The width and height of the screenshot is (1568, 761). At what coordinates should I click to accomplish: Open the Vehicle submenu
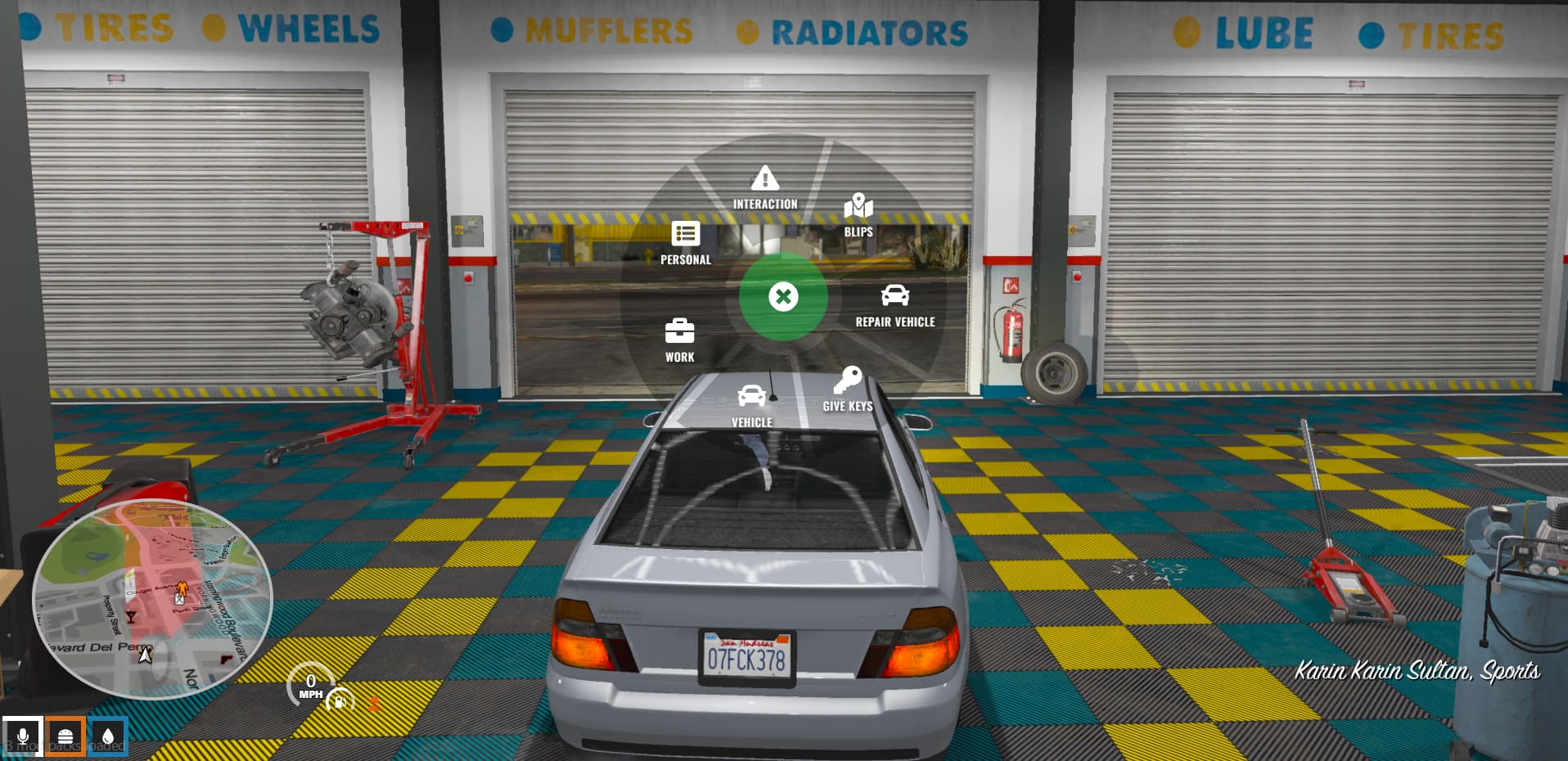pos(751,405)
